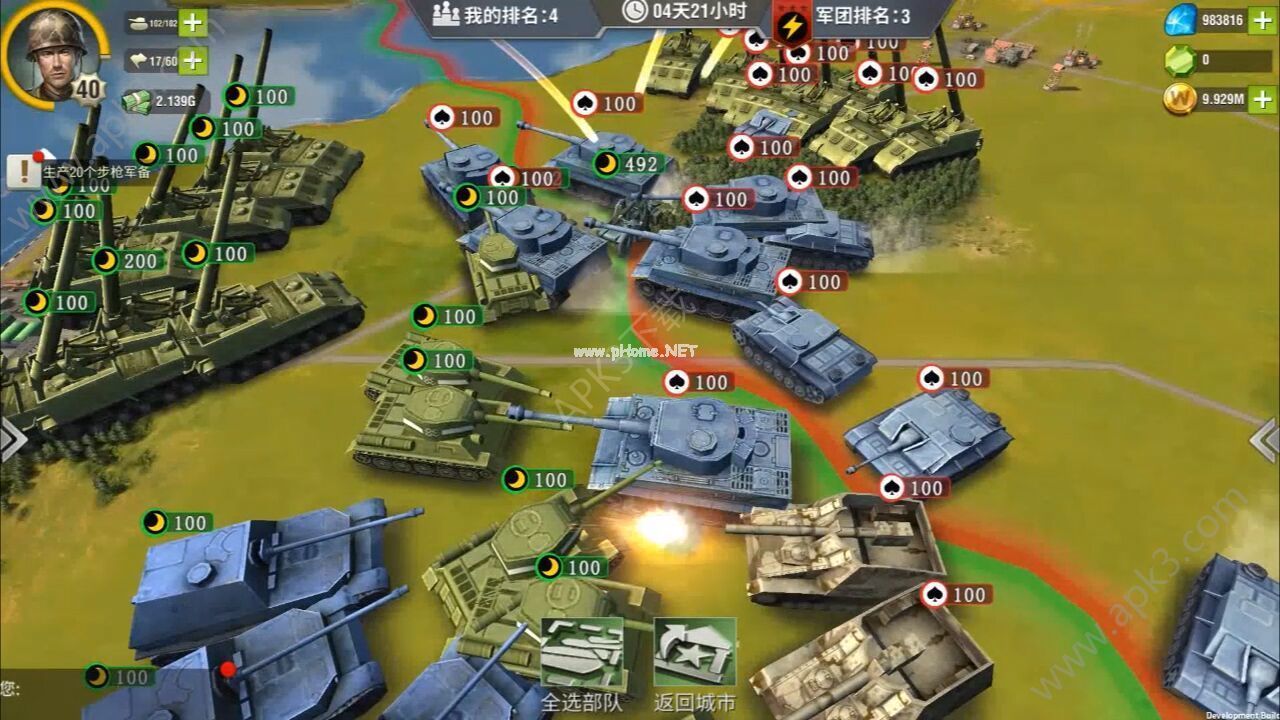1280x720 pixels.
Task: Tap the plus beside the W coin total
Action: [1262, 100]
